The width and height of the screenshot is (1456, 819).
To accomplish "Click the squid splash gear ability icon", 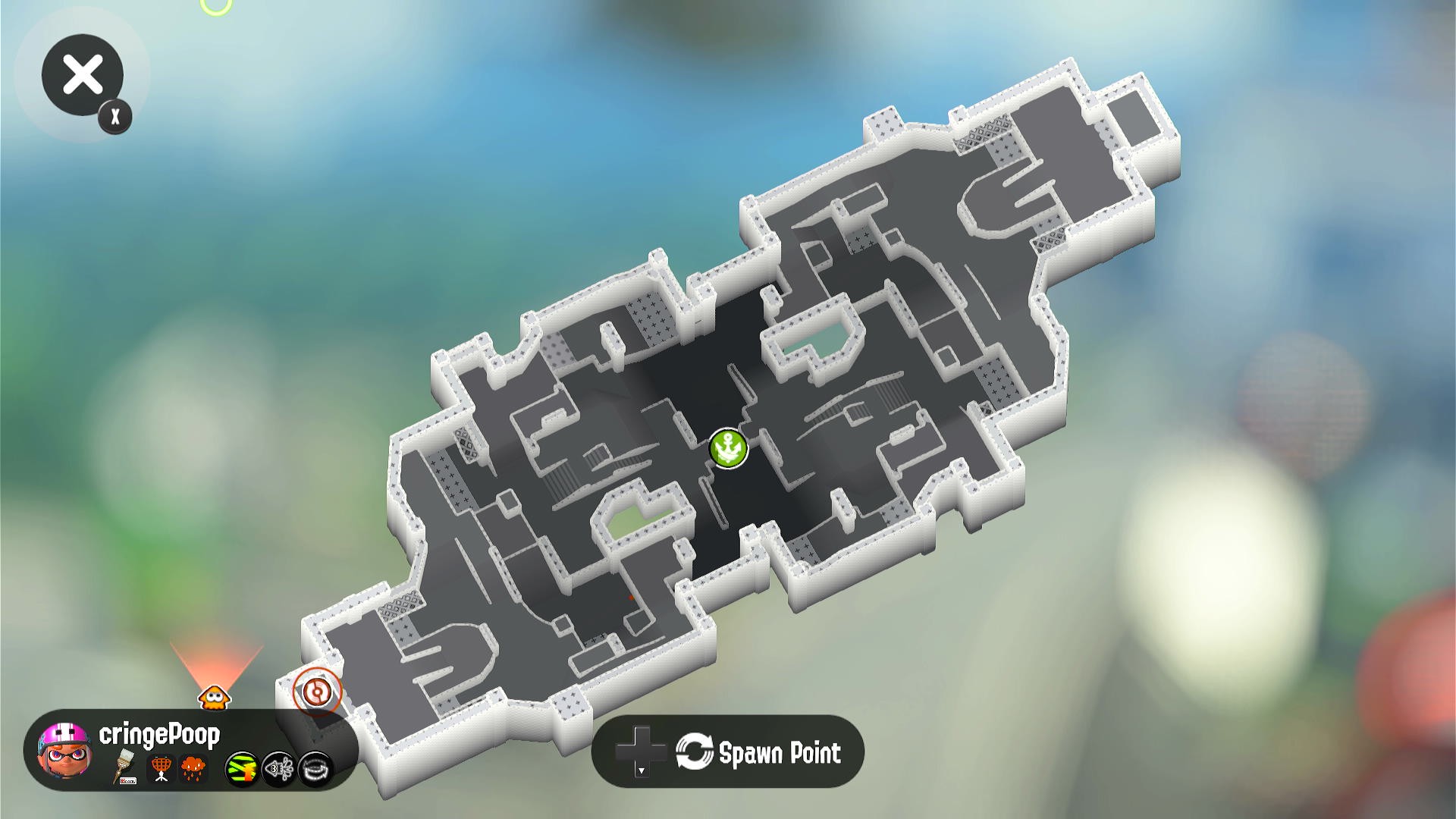I will tap(279, 769).
